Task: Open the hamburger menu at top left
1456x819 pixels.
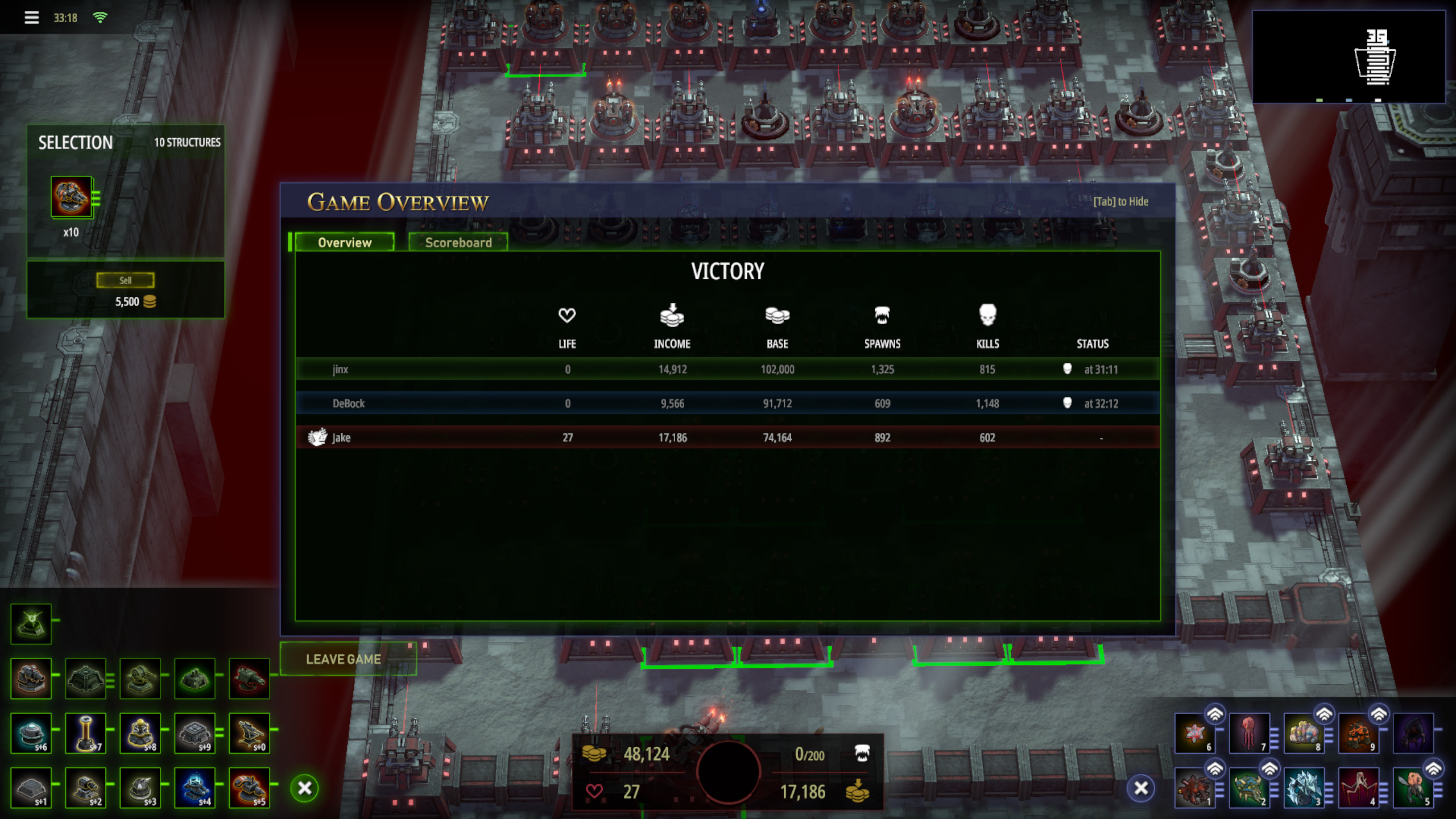Action: pyautogui.click(x=32, y=17)
